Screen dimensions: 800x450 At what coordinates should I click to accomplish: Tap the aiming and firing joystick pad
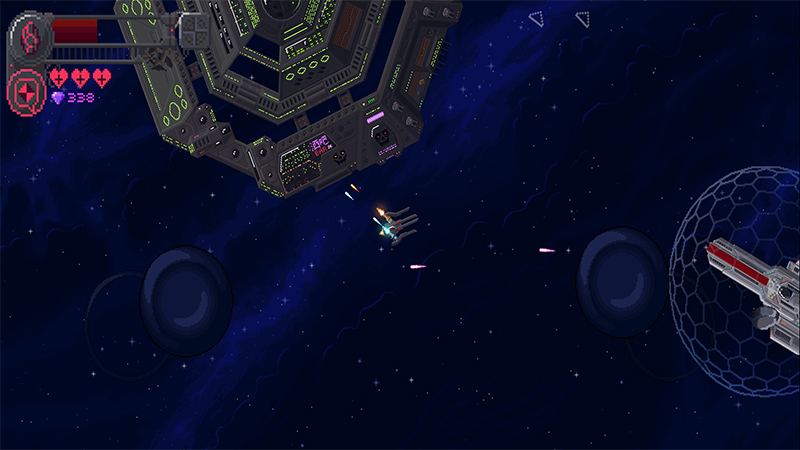tap(624, 282)
